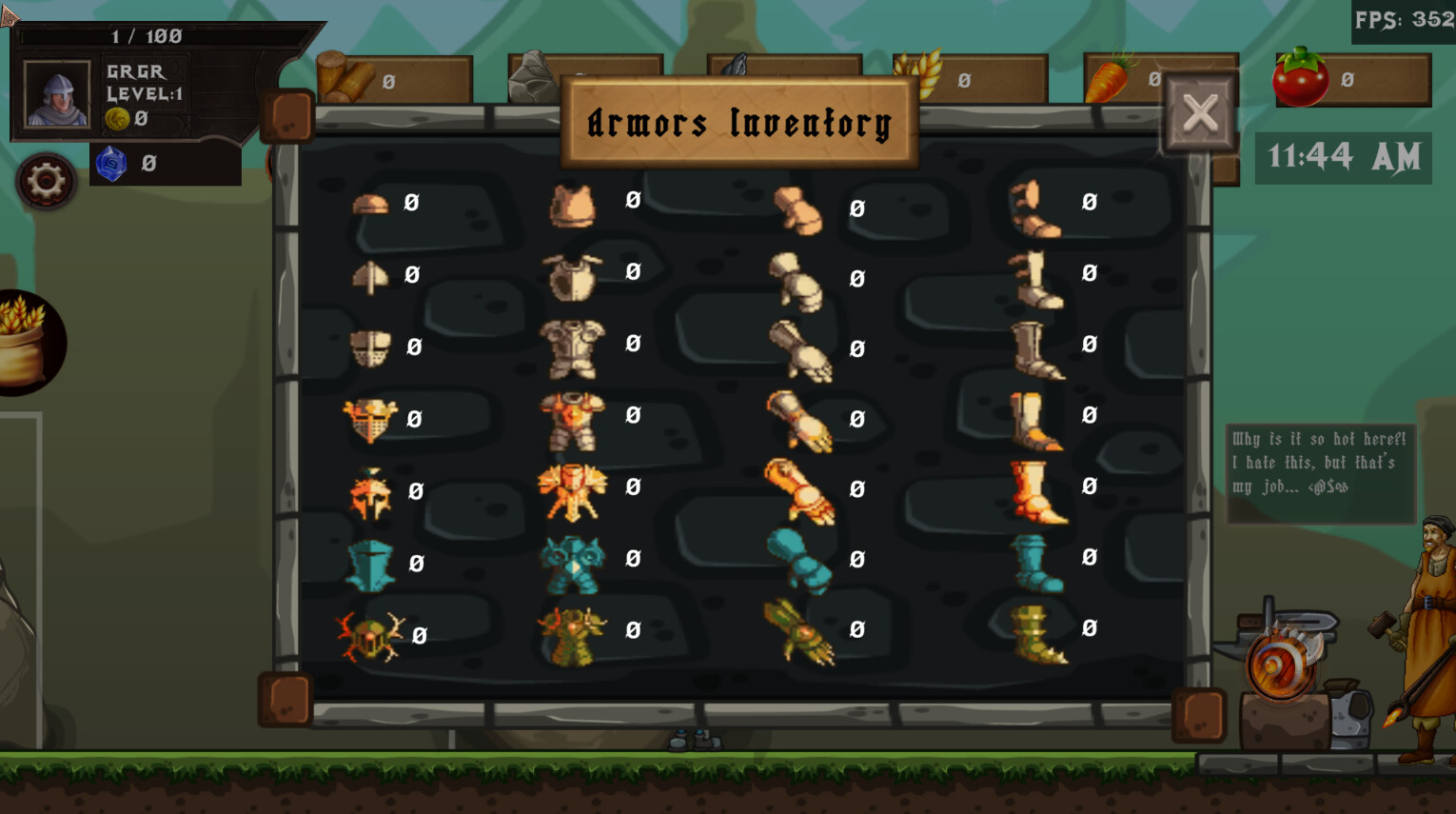Select the golden winged chestplate

[x=571, y=488]
